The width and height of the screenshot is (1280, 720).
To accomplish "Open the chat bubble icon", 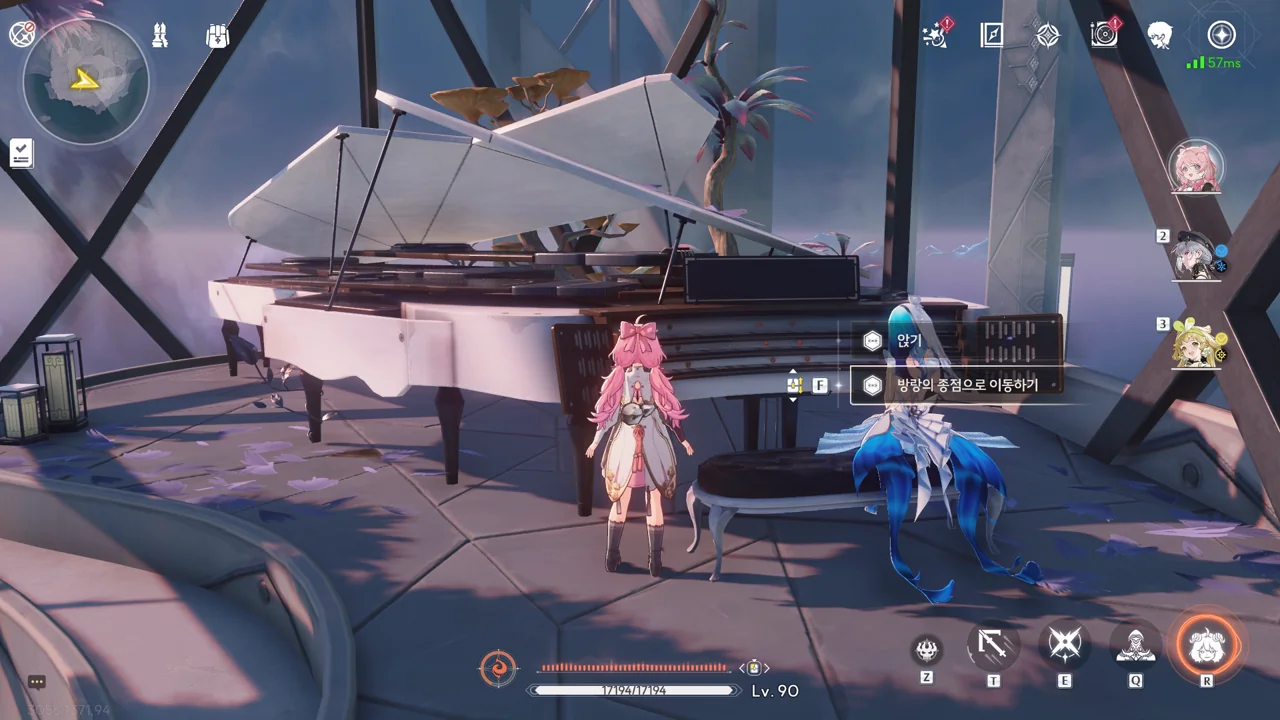I will pos(37,682).
